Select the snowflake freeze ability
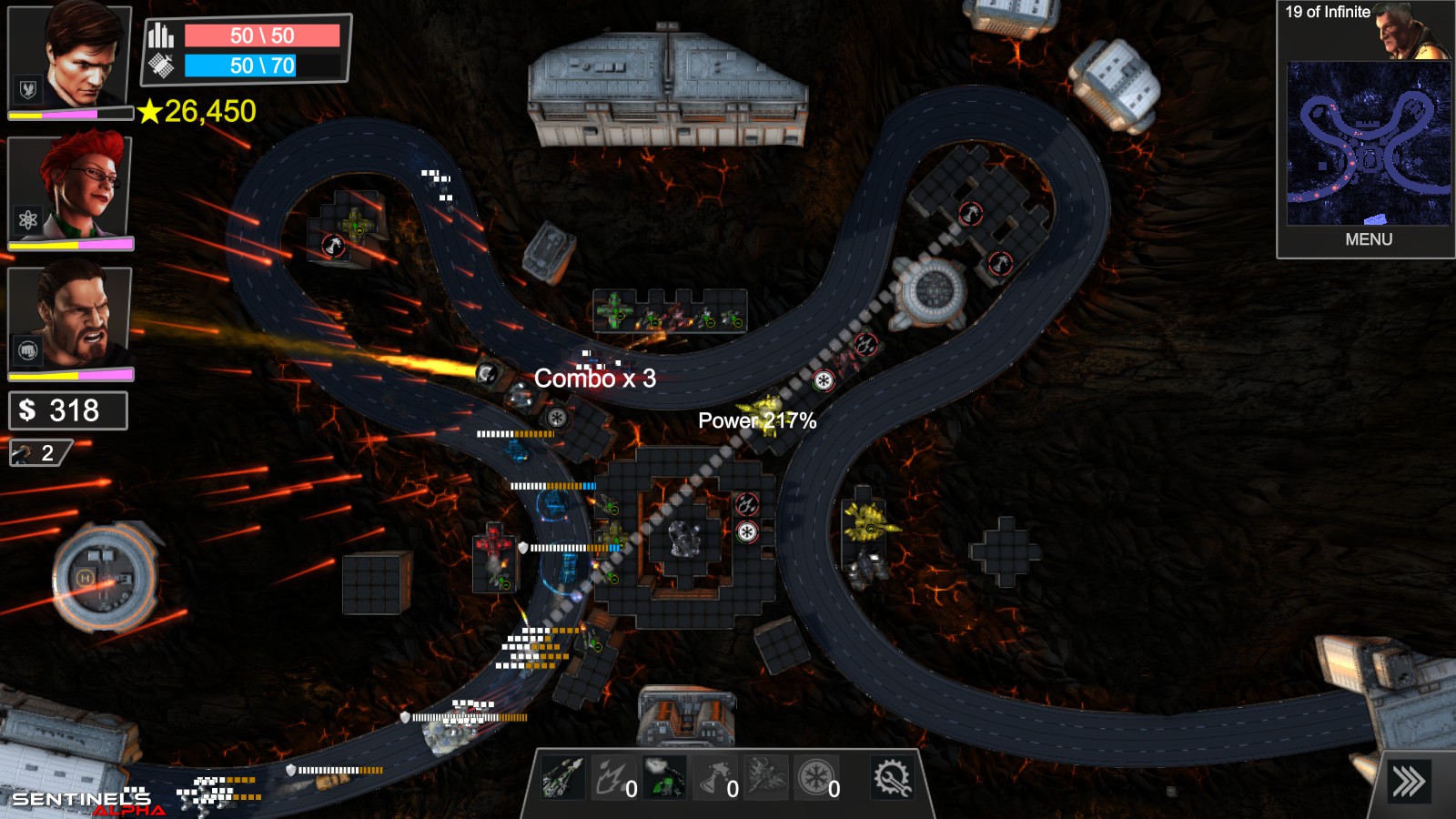The height and width of the screenshot is (819, 1456). pyautogui.click(x=816, y=778)
